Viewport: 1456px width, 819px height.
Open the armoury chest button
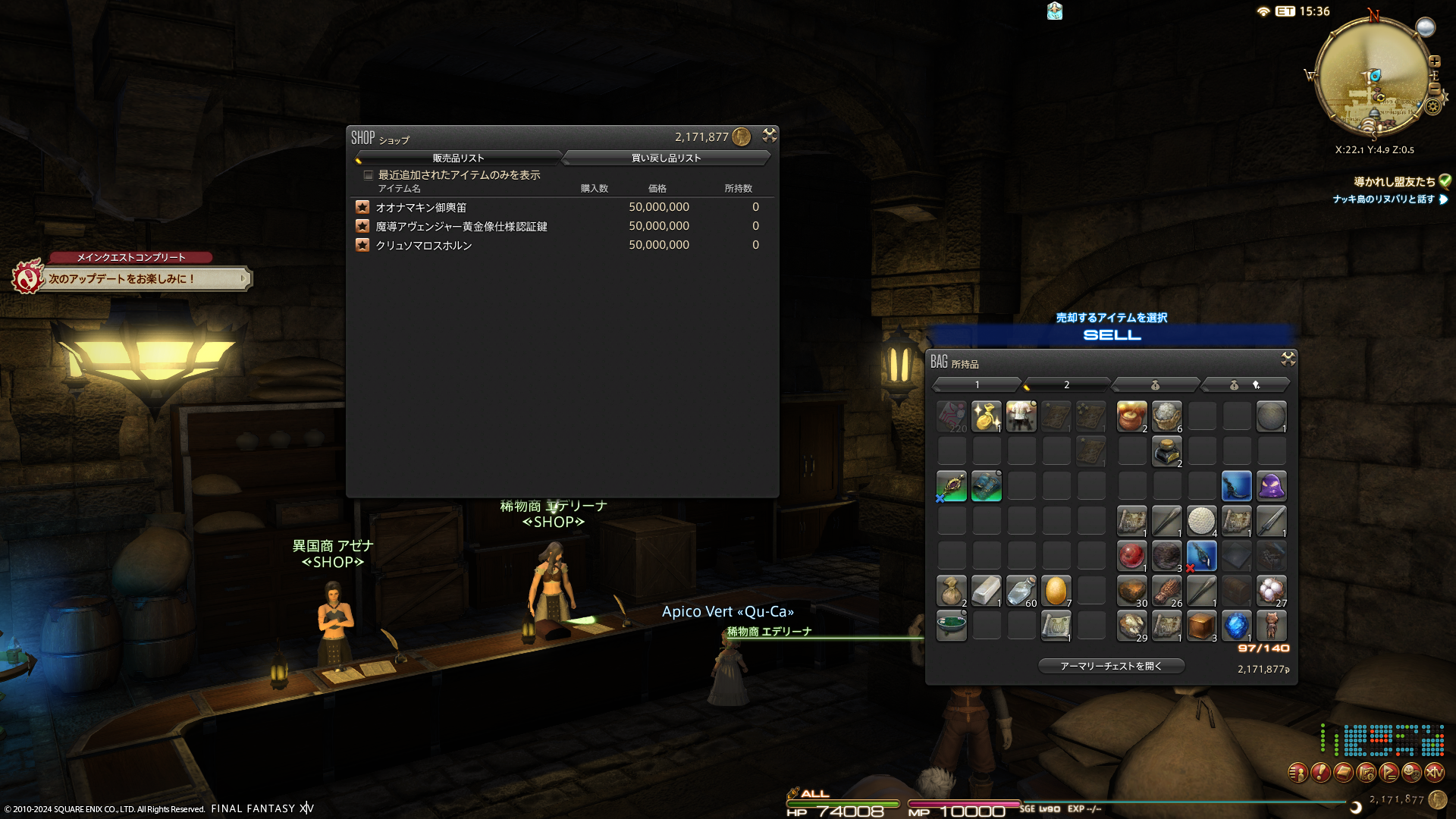1111,666
